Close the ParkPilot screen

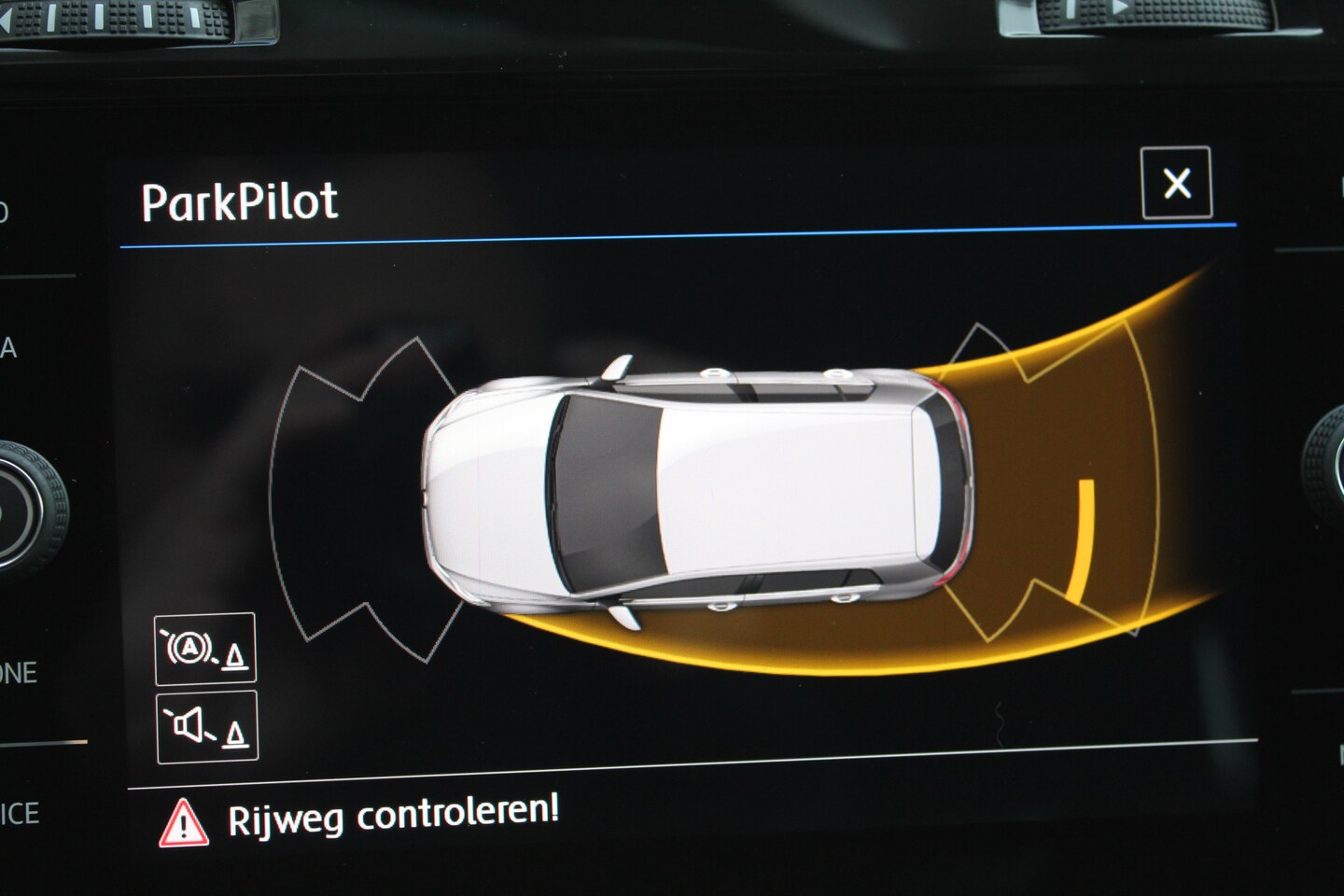click(x=1176, y=183)
